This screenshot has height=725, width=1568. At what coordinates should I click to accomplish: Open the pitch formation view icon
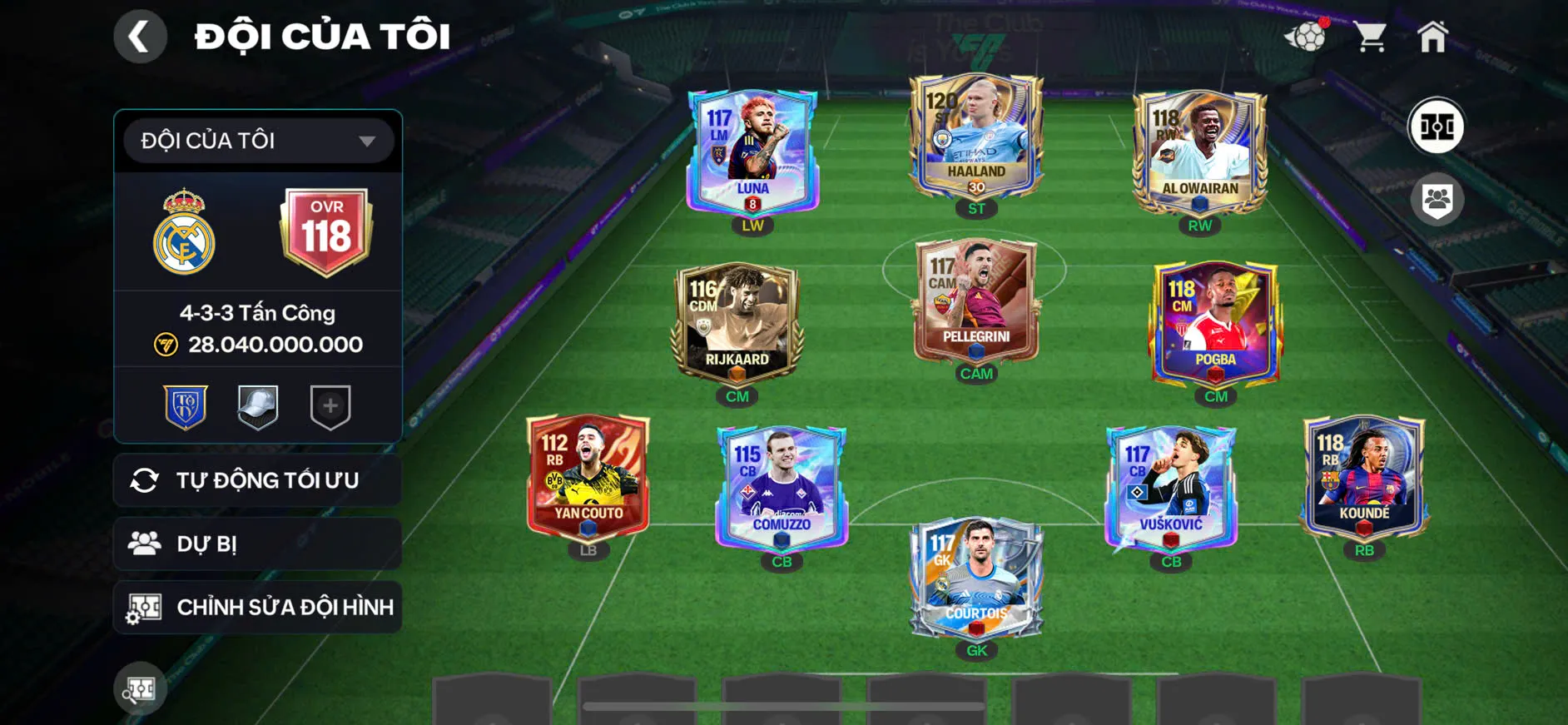1437,126
